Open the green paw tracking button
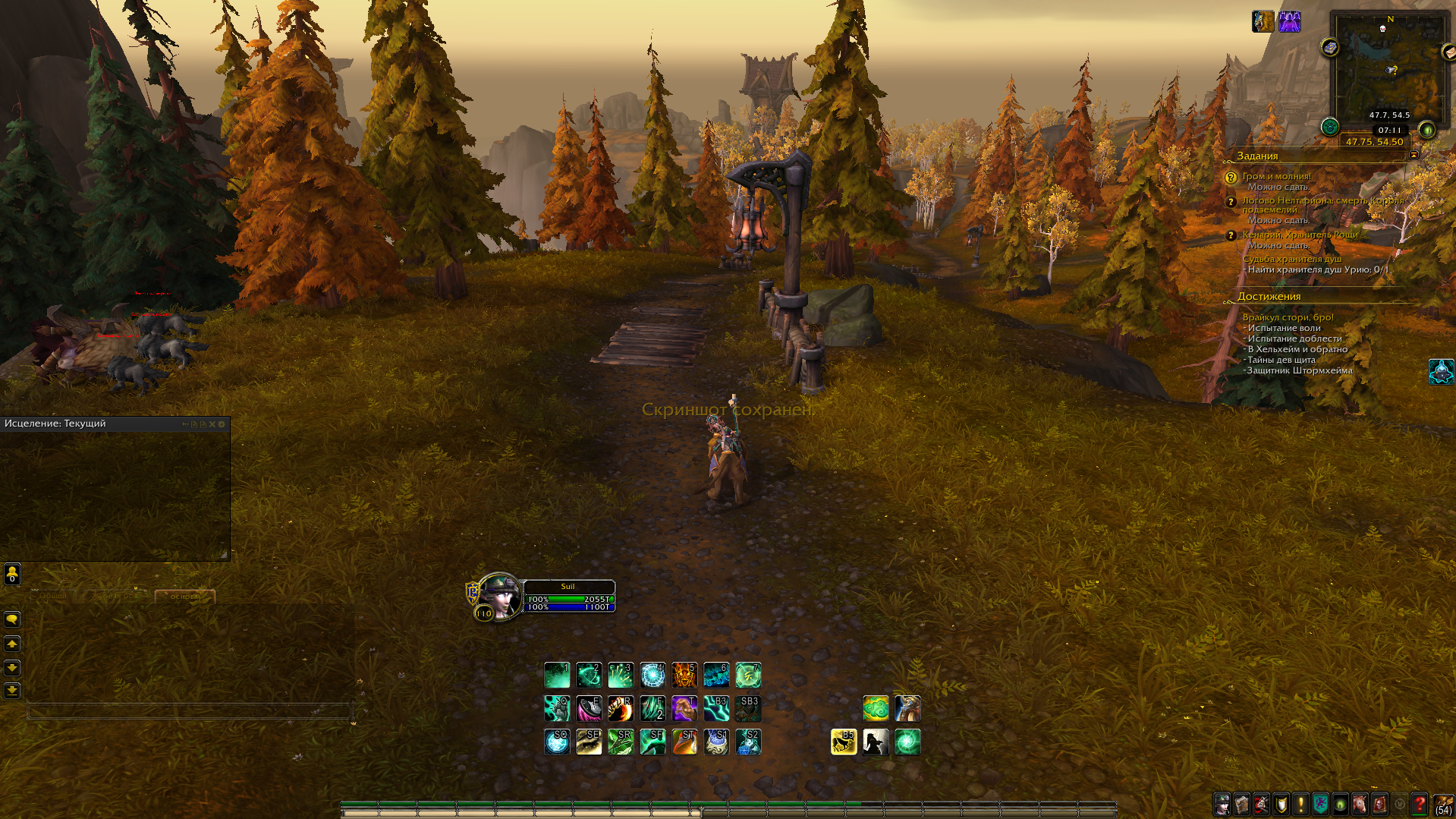1456x819 pixels. point(1329,127)
